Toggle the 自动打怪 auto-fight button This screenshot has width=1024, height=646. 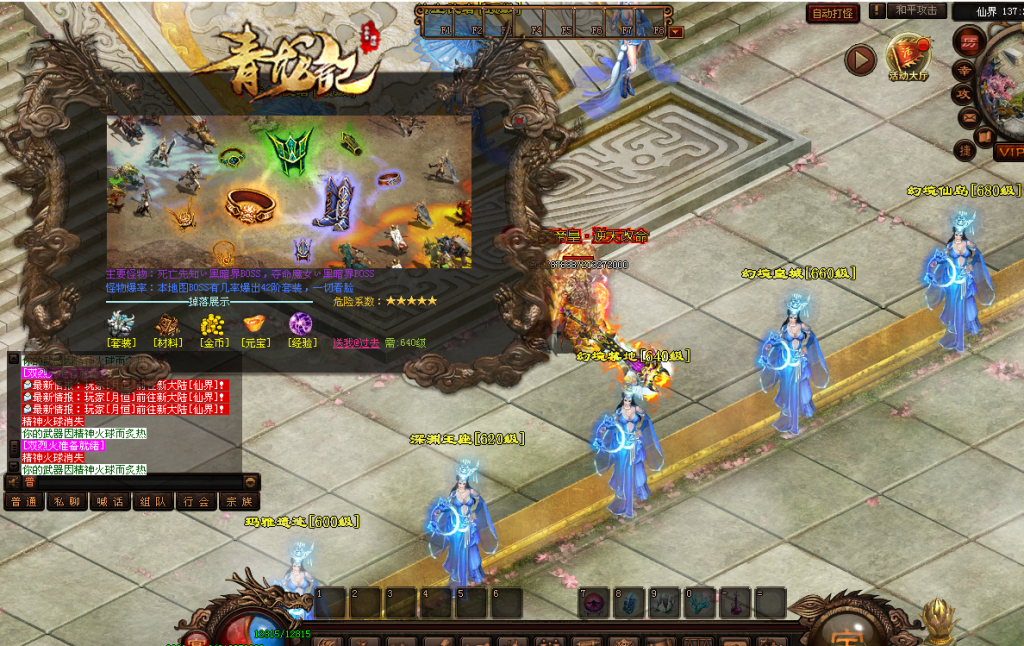[833, 13]
